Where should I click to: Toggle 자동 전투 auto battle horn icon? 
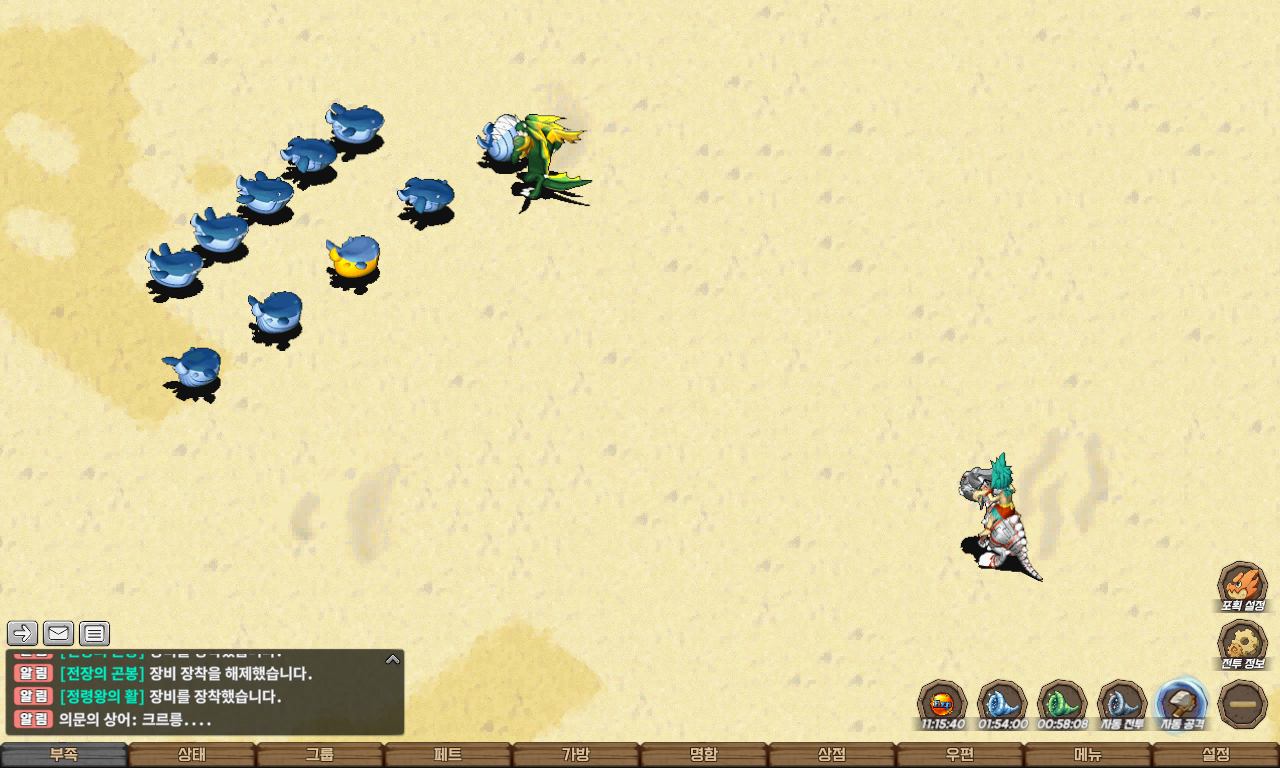click(x=1122, y=702)
